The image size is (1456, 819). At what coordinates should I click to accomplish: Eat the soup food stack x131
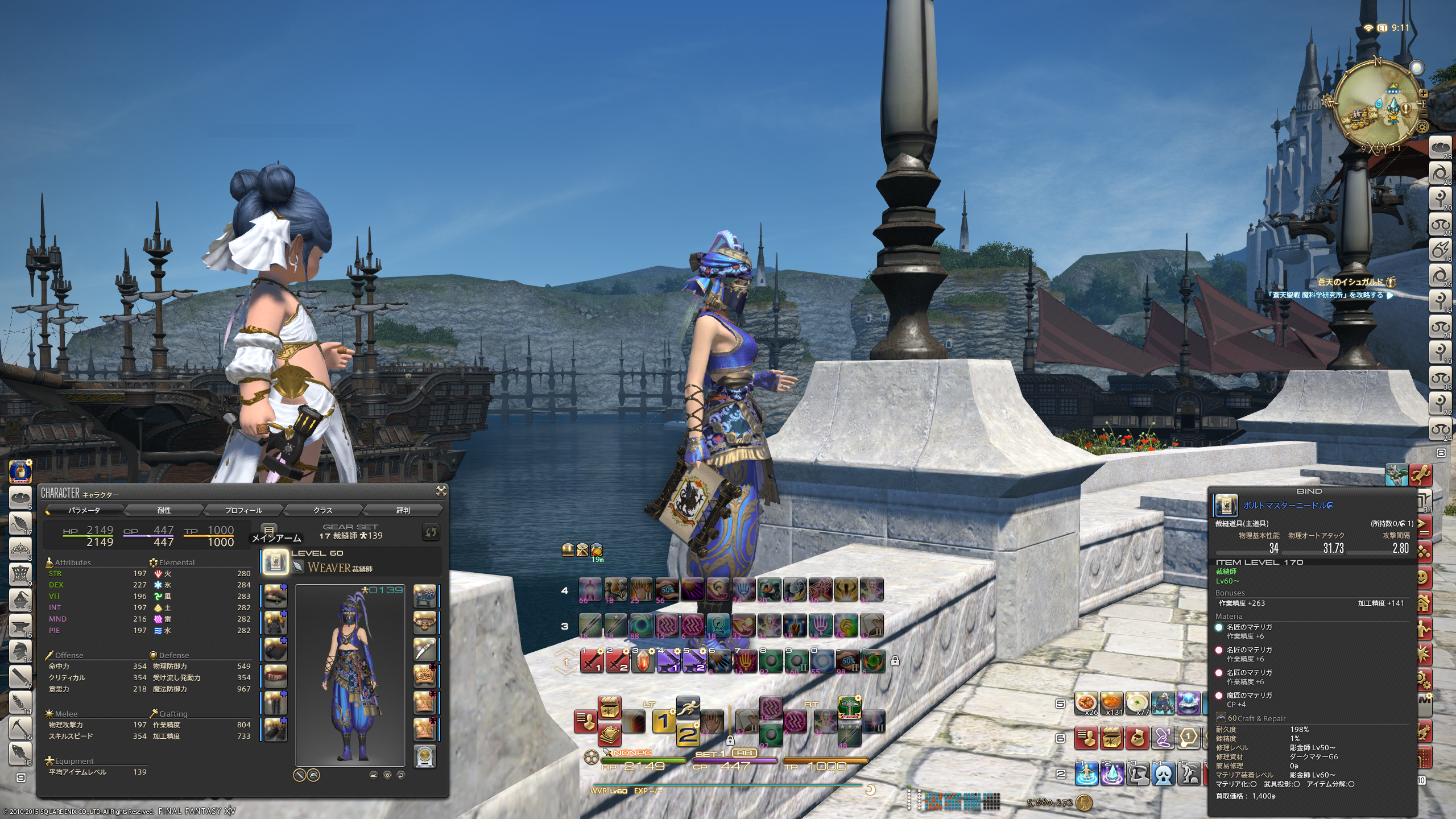pyautogui.click(x=1111, y=704)
